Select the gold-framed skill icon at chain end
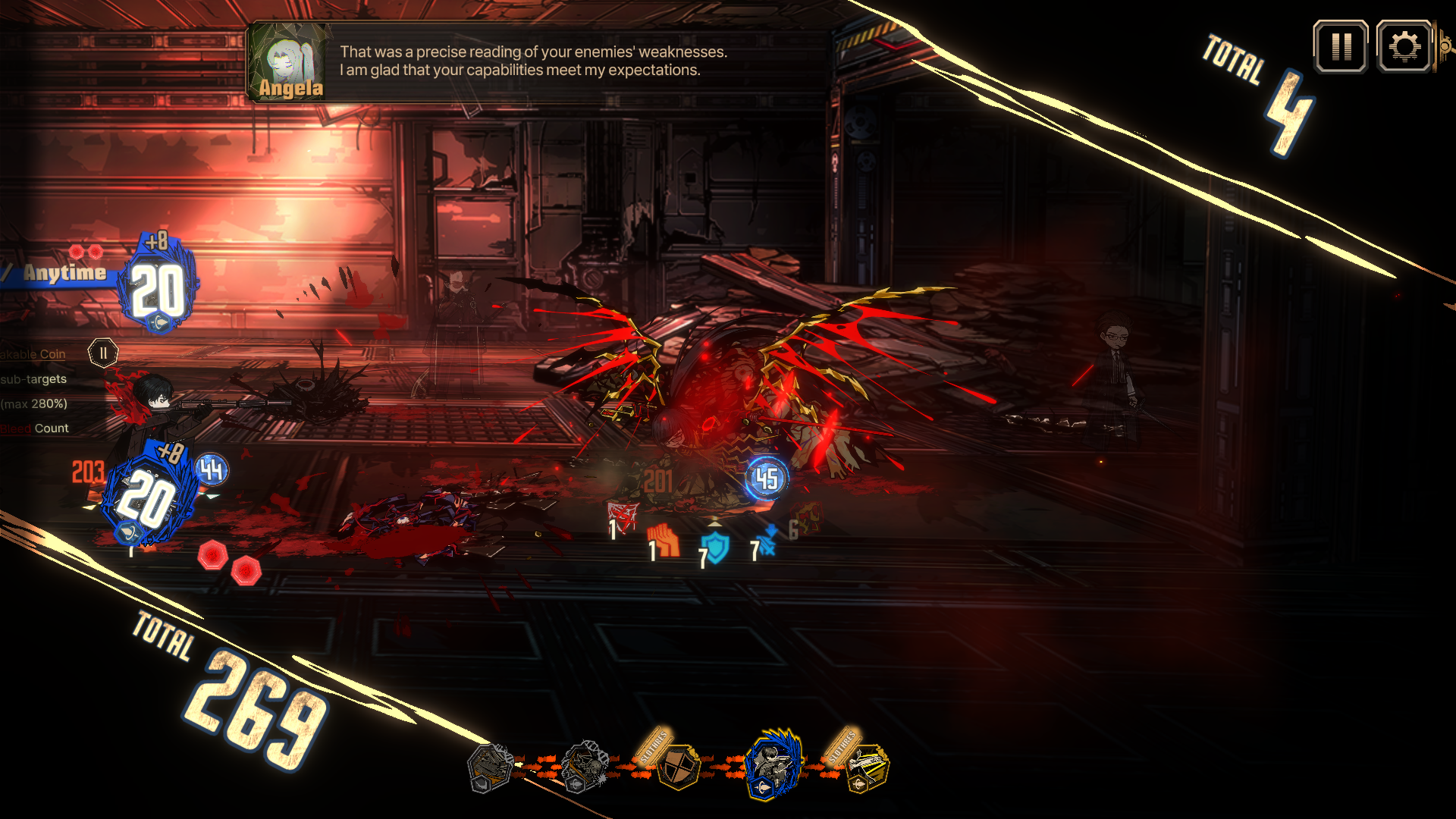 [865, 766]
